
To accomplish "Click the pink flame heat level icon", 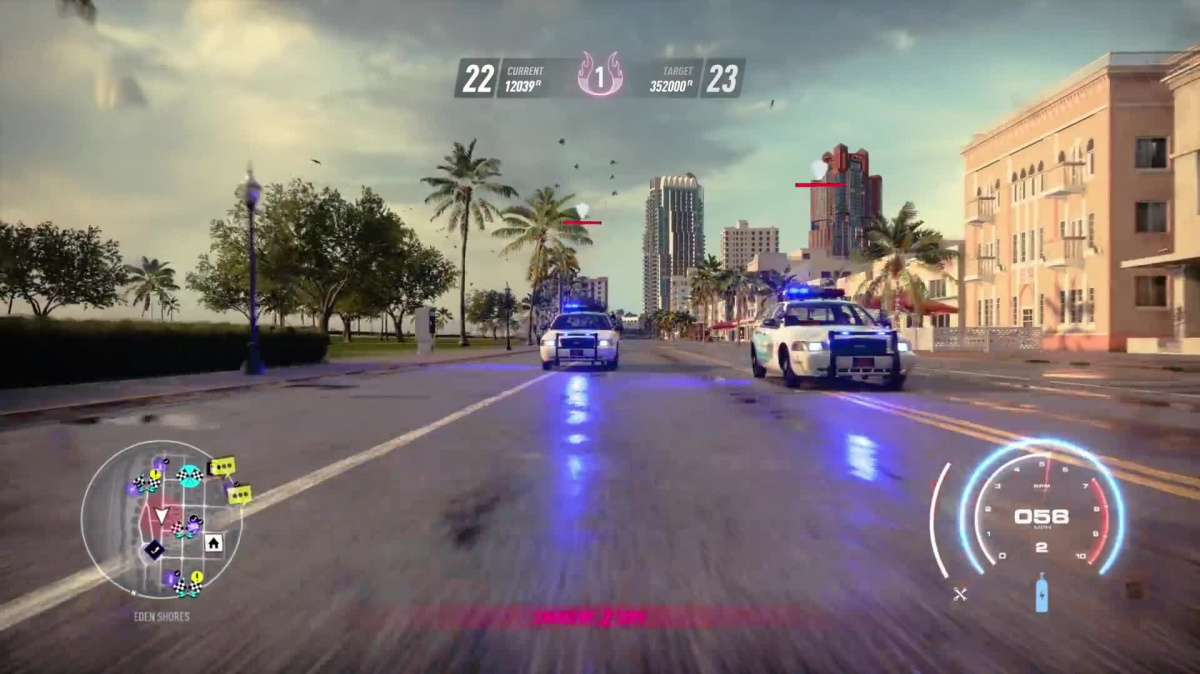I will 600,75.
